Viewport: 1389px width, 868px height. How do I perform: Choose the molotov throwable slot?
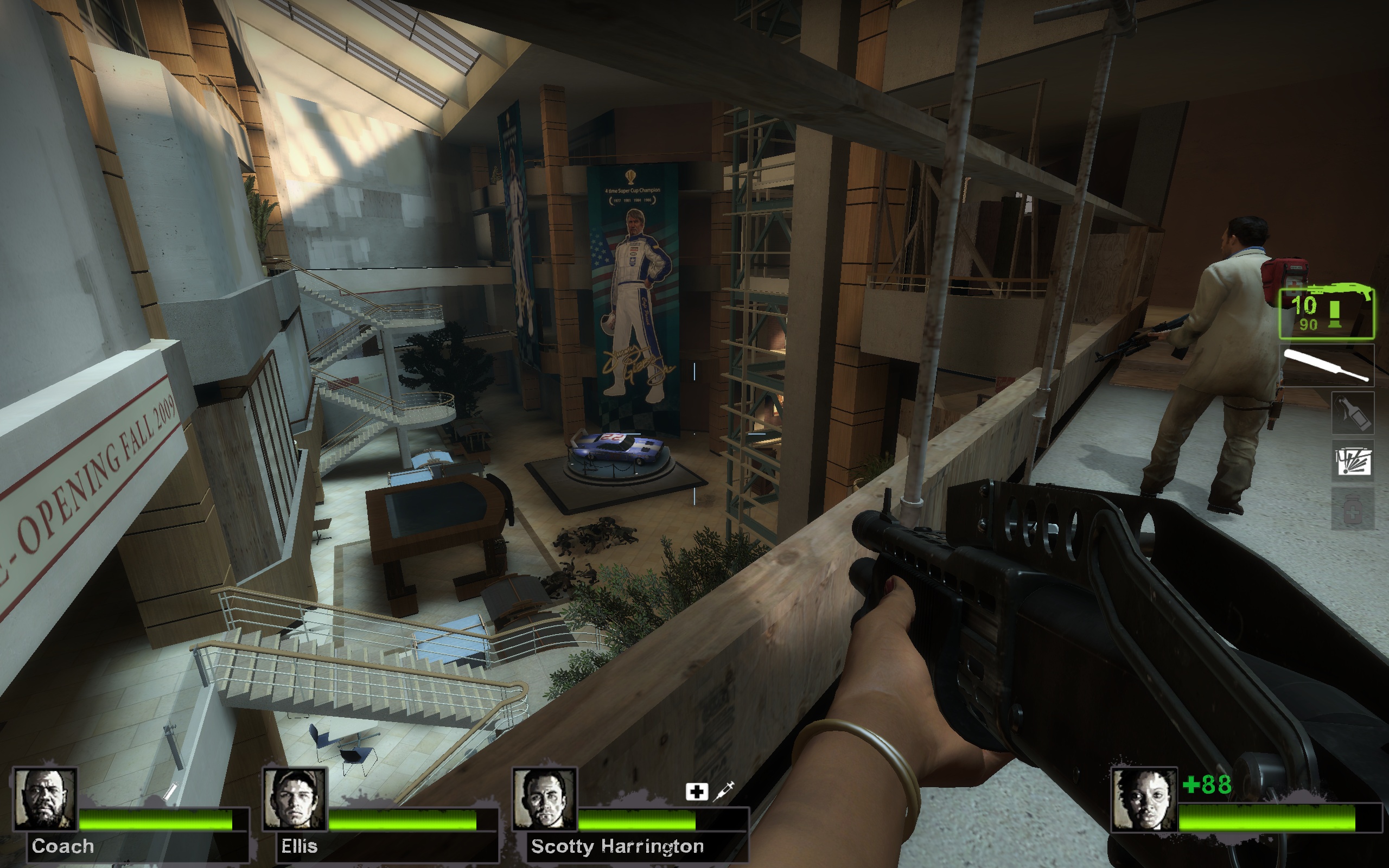click(x=1352, y=413)
